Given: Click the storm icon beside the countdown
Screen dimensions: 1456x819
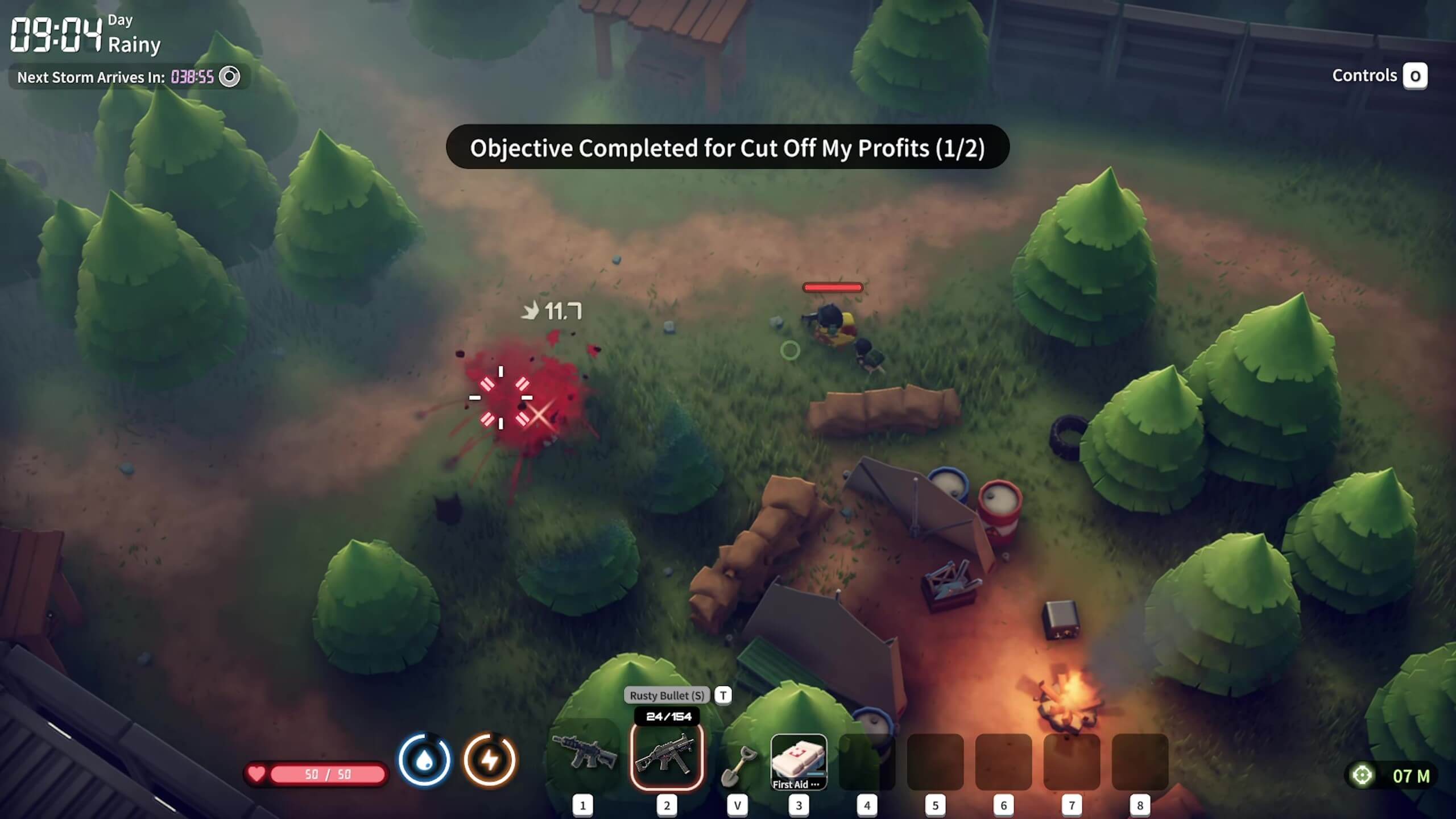Looking at the screenshot, I should [x=230, y=77].
